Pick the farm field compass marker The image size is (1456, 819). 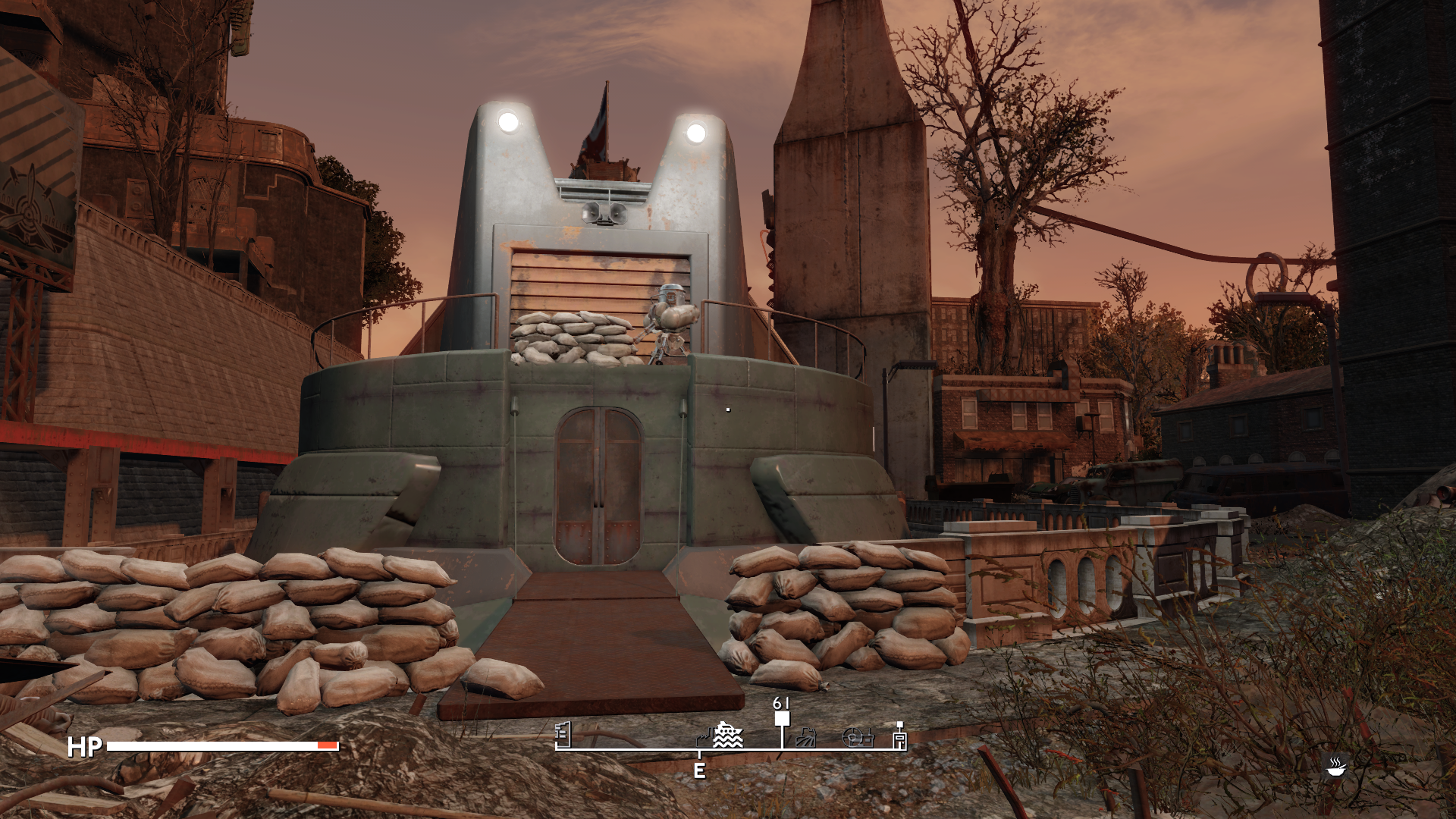806,737
